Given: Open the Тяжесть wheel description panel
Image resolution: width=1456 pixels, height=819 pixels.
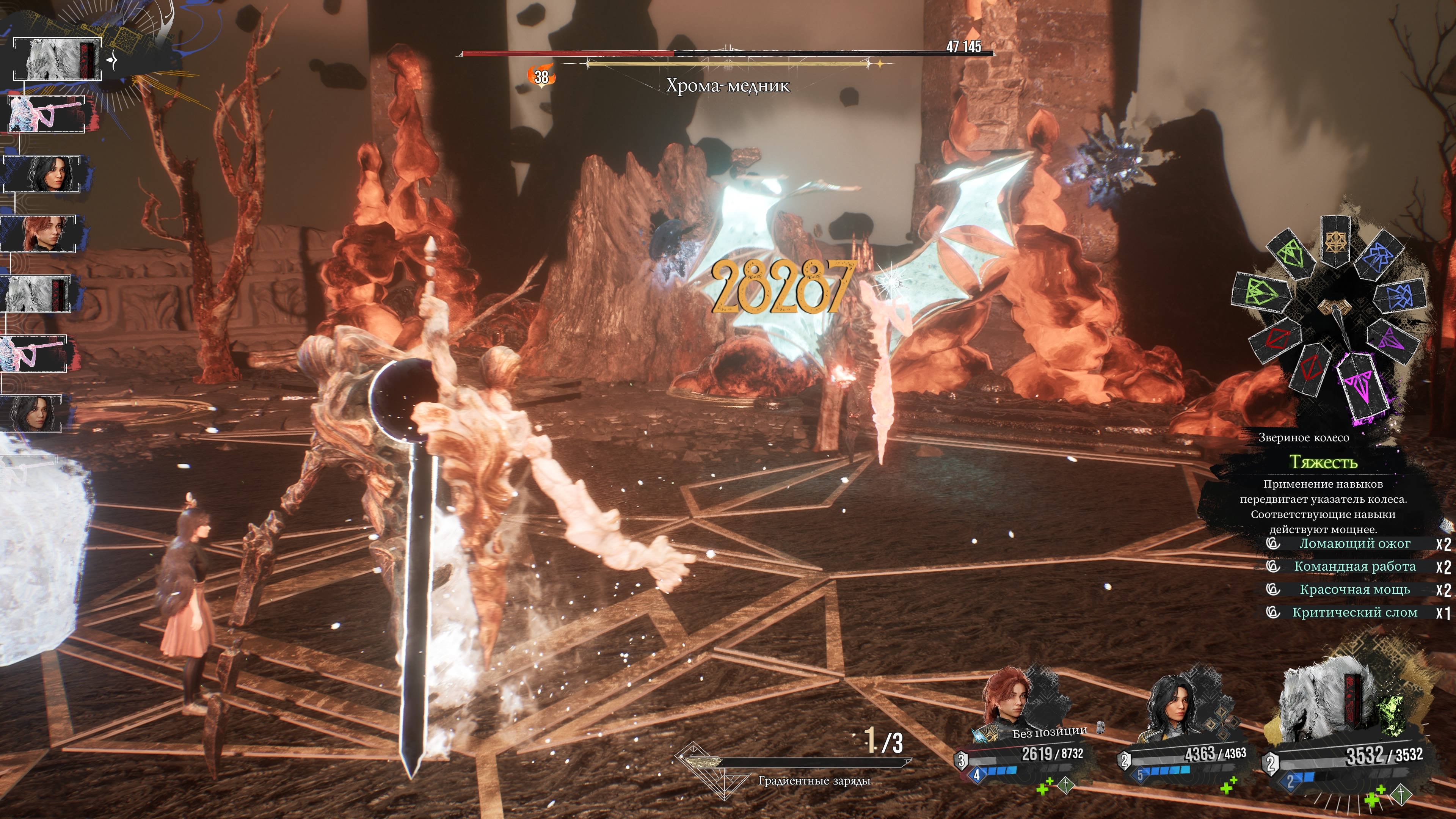Looking at the screenshot, I should pos(1323,497).
